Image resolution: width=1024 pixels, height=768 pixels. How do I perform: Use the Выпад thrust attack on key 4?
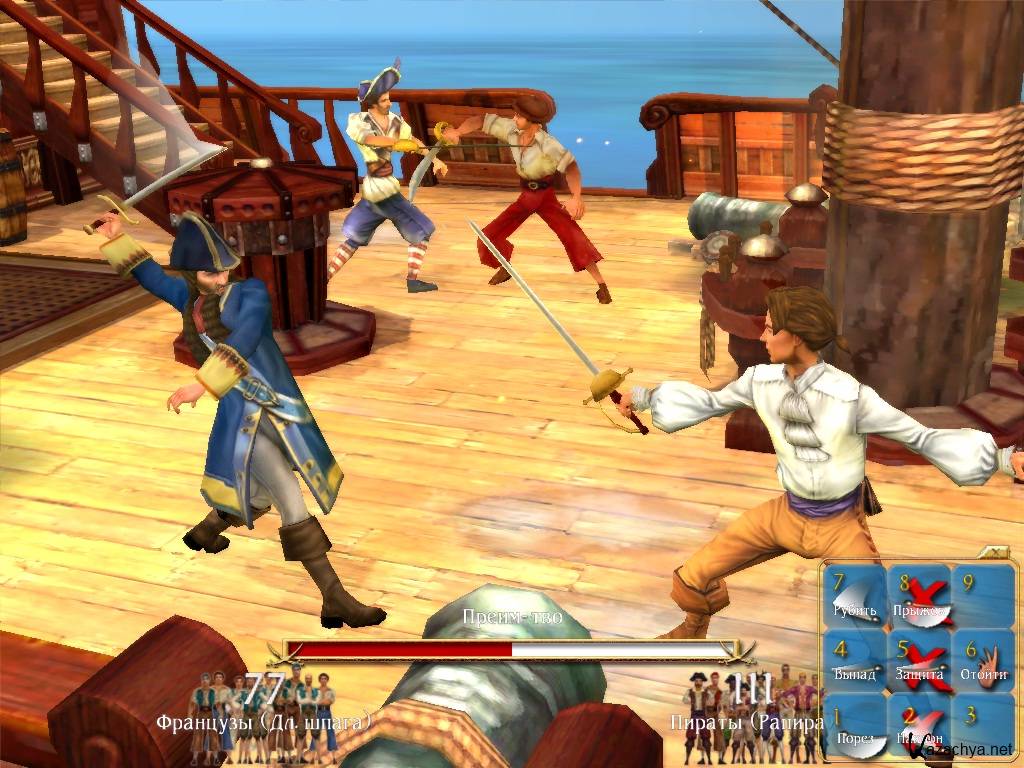853,661
